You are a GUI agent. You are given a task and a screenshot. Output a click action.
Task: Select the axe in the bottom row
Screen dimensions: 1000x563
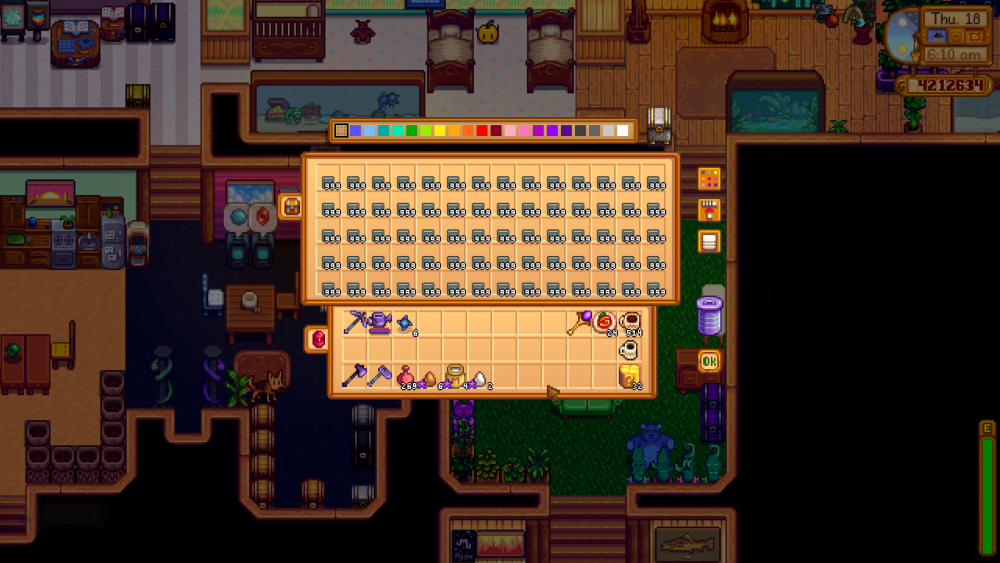point(355,376)
